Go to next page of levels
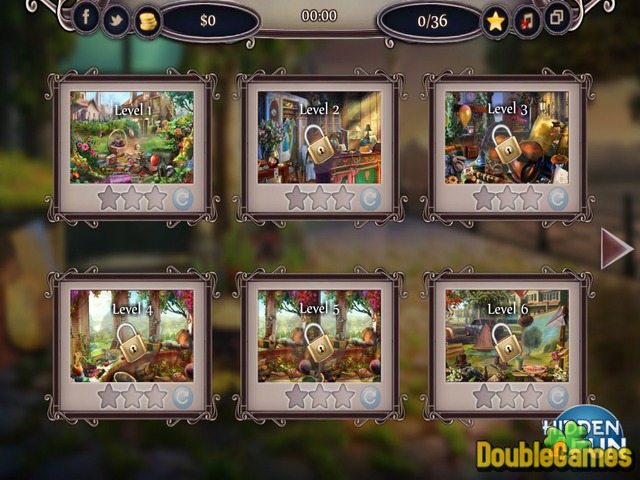This screenshot has height=480, width=640. coord(616,249)
